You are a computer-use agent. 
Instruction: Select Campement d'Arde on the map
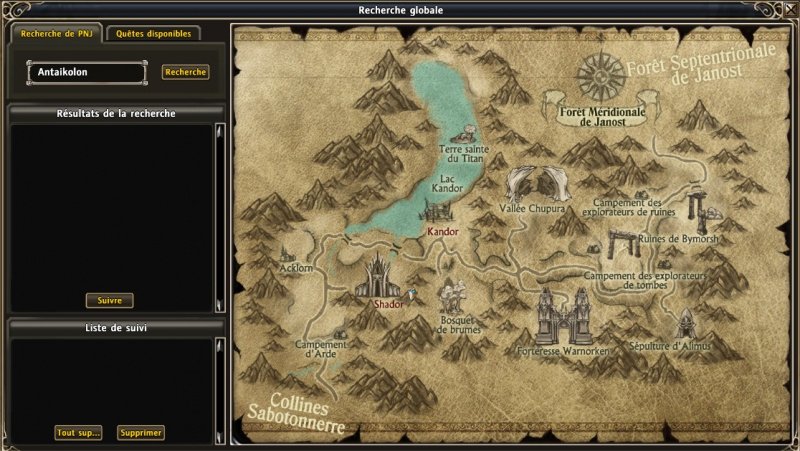pos(320,346)
